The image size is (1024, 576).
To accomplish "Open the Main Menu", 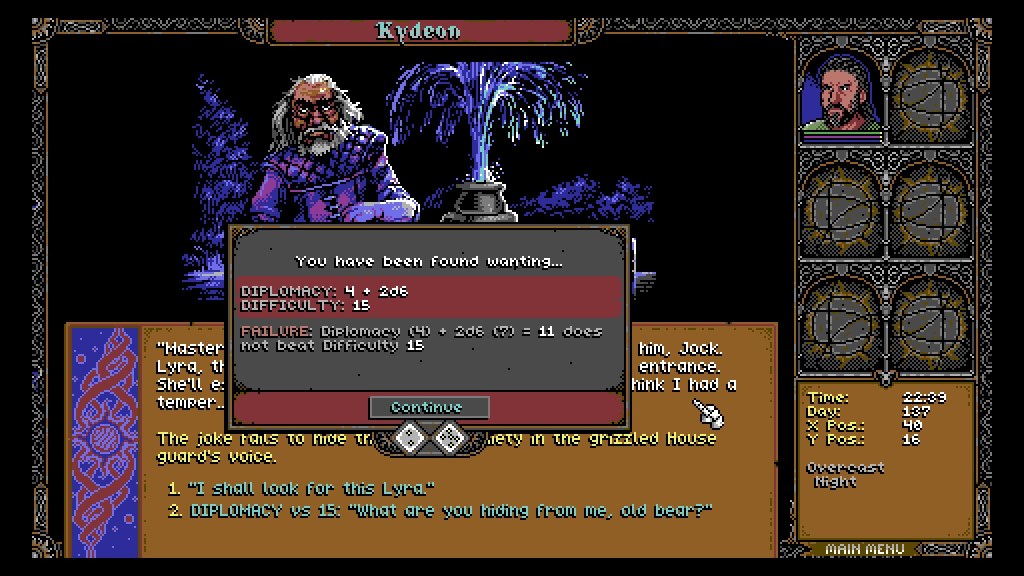I will (866, 549).
